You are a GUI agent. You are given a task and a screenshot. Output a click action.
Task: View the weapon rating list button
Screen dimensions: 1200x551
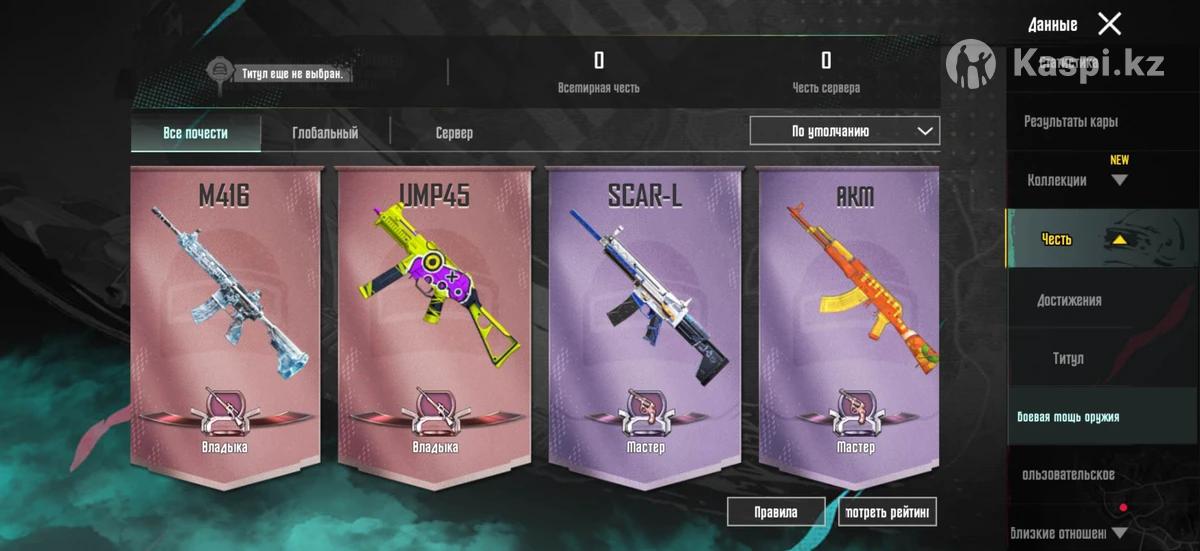[887, 512]
